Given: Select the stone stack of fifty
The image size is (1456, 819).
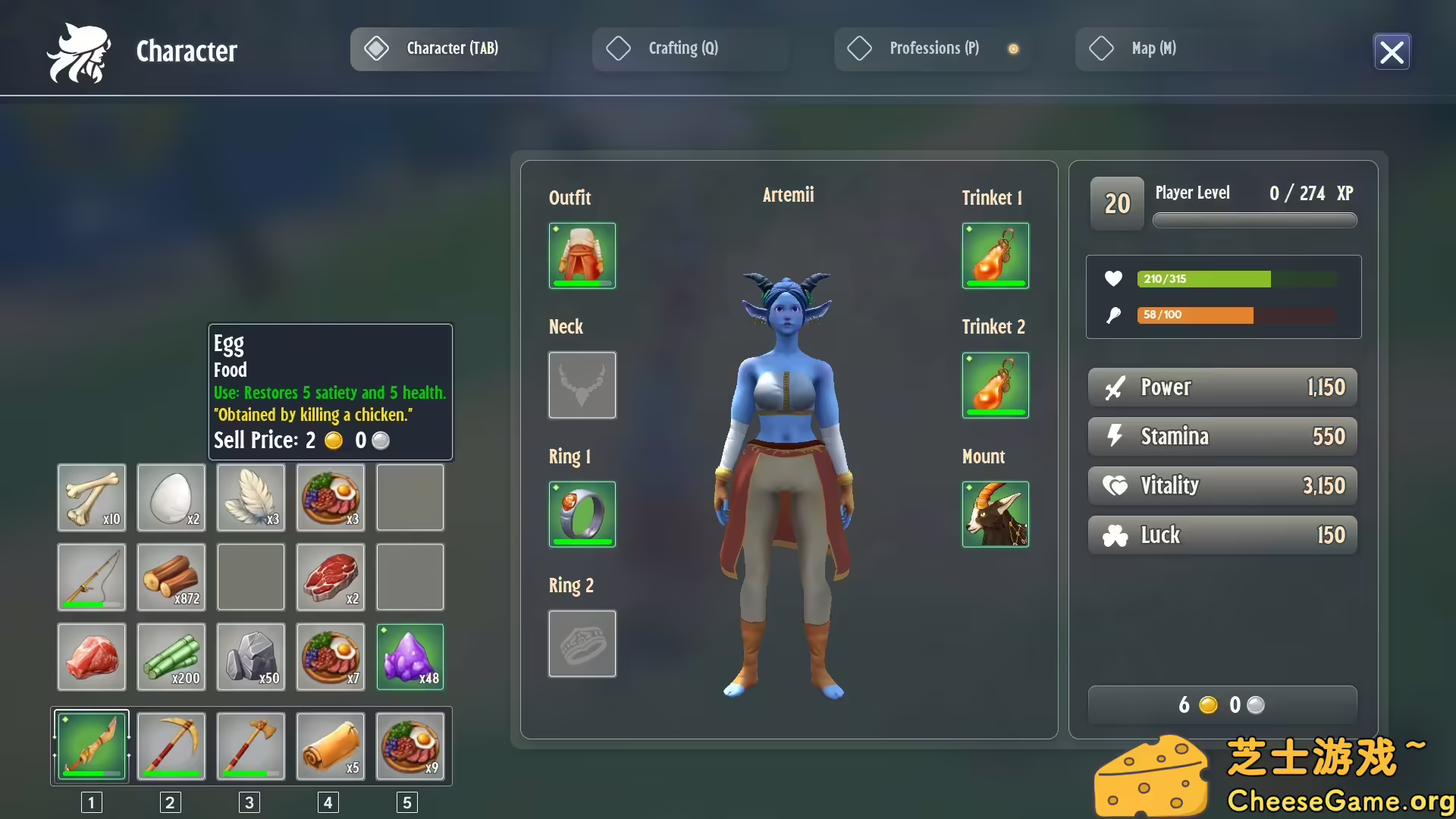Looking at the screenshot, I should (x=251, y=657).
